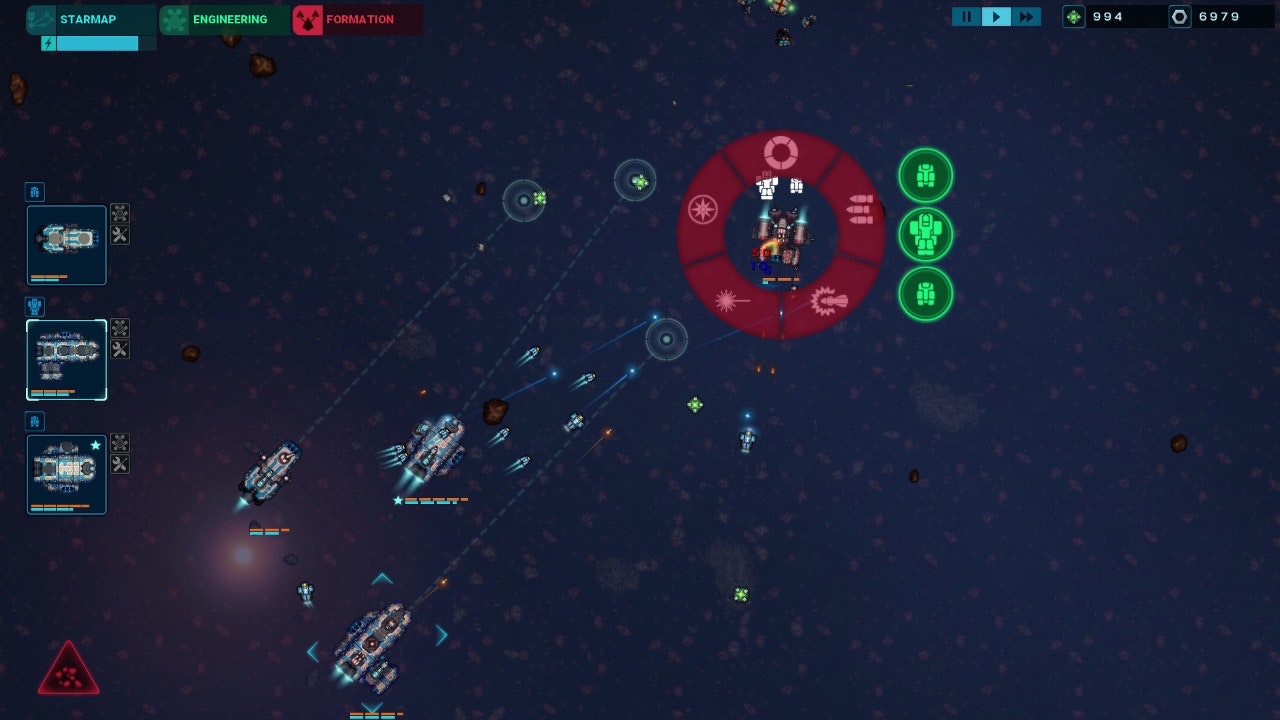Open the Formation tab

[x=357, y=19]
